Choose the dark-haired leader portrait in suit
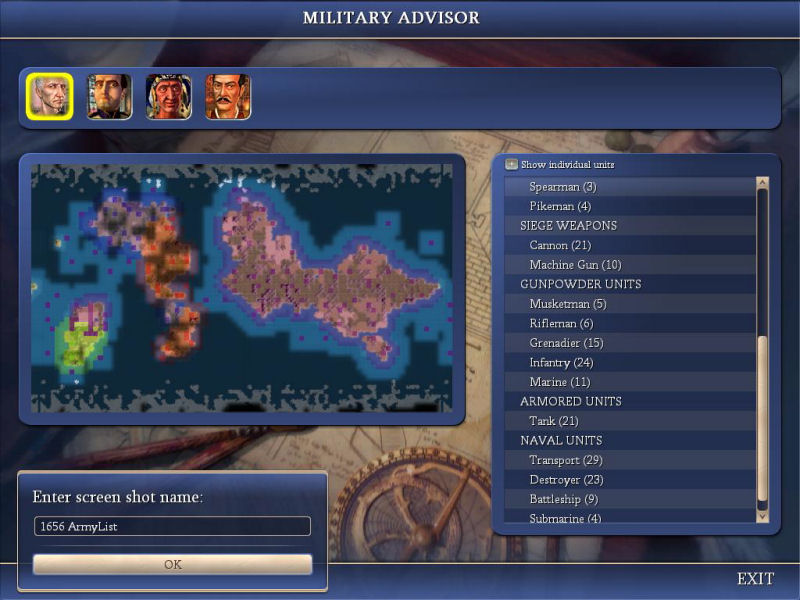 pos(109,97)
